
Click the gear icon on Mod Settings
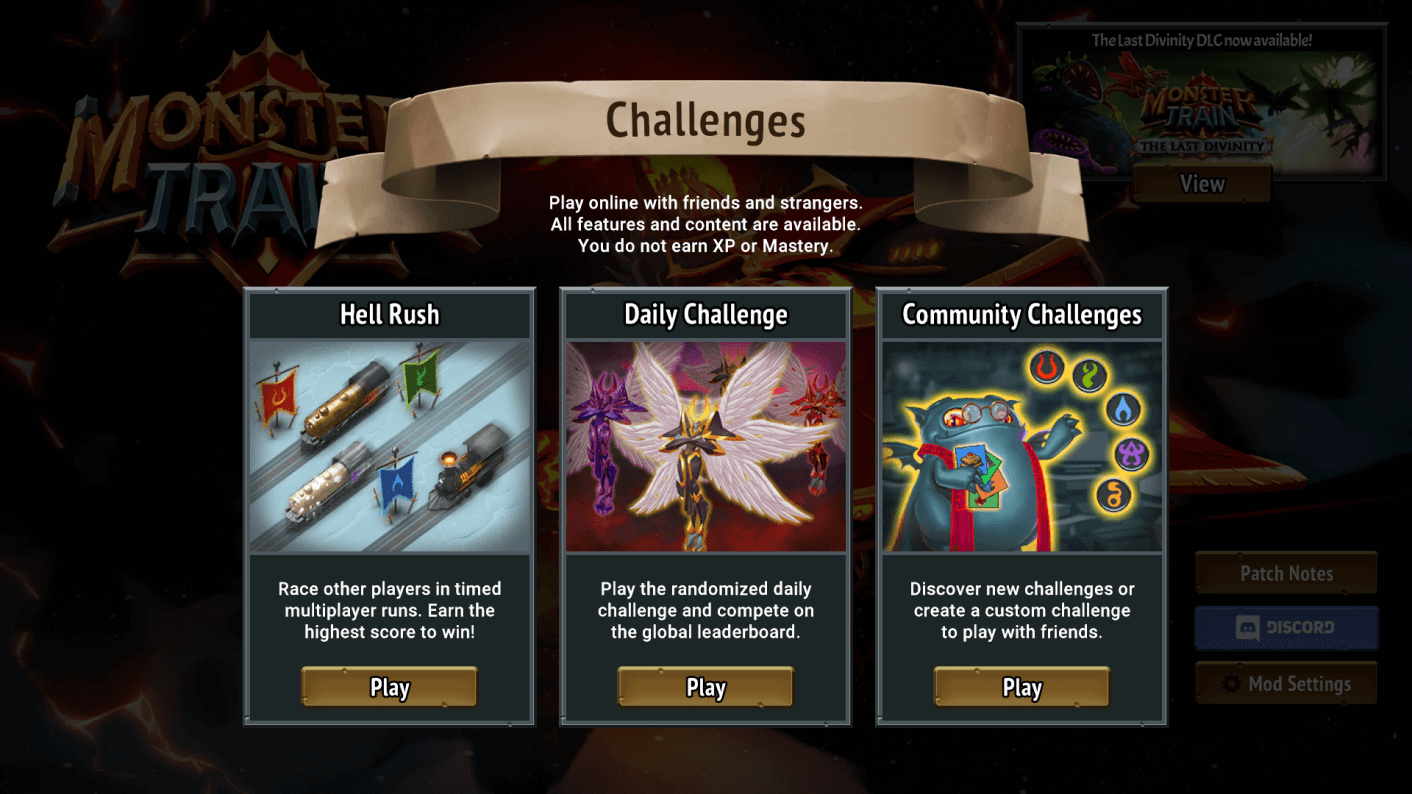pyautogui.click(x=1230, y=683)
